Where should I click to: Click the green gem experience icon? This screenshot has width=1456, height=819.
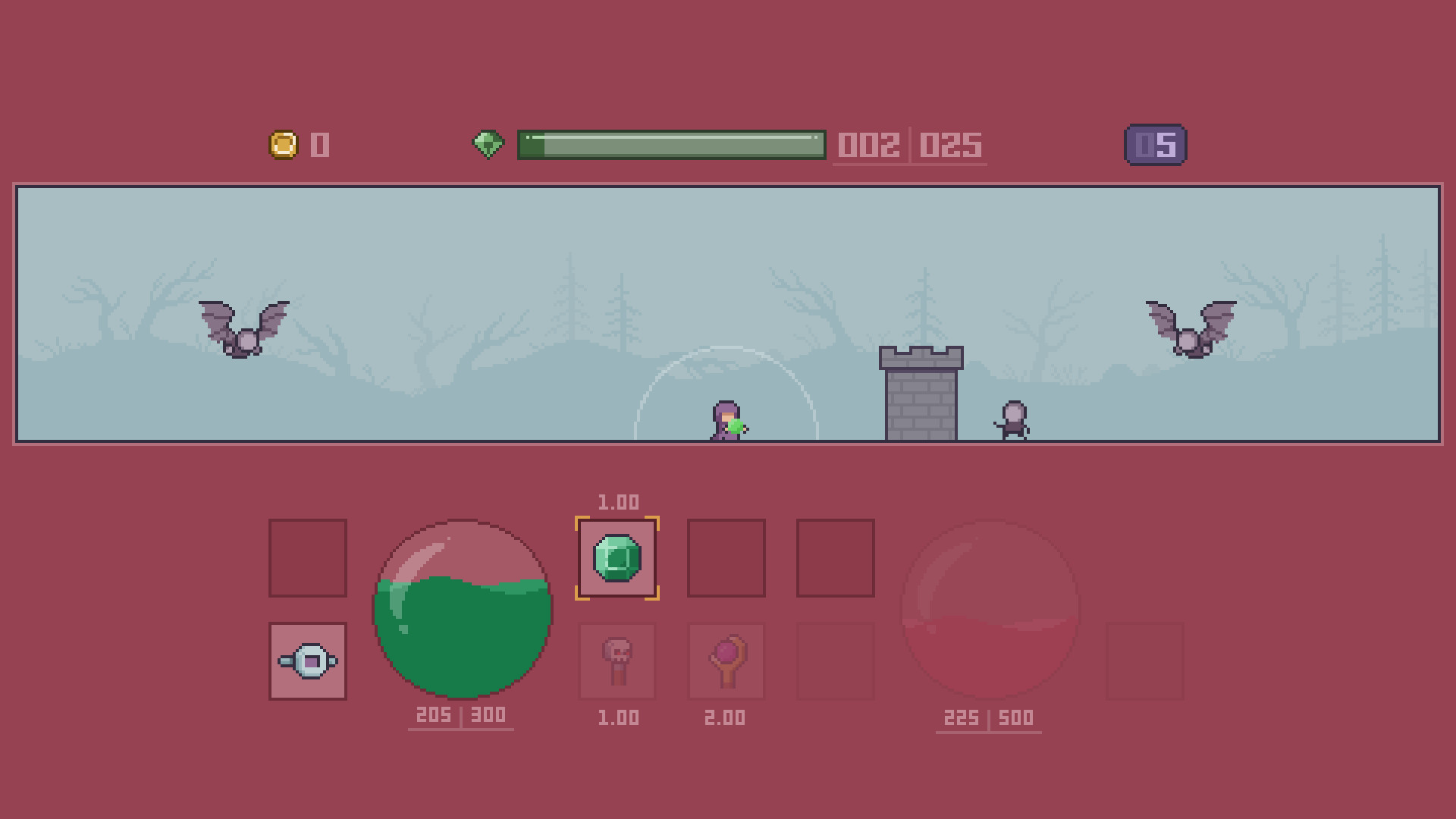pos(489,145)
